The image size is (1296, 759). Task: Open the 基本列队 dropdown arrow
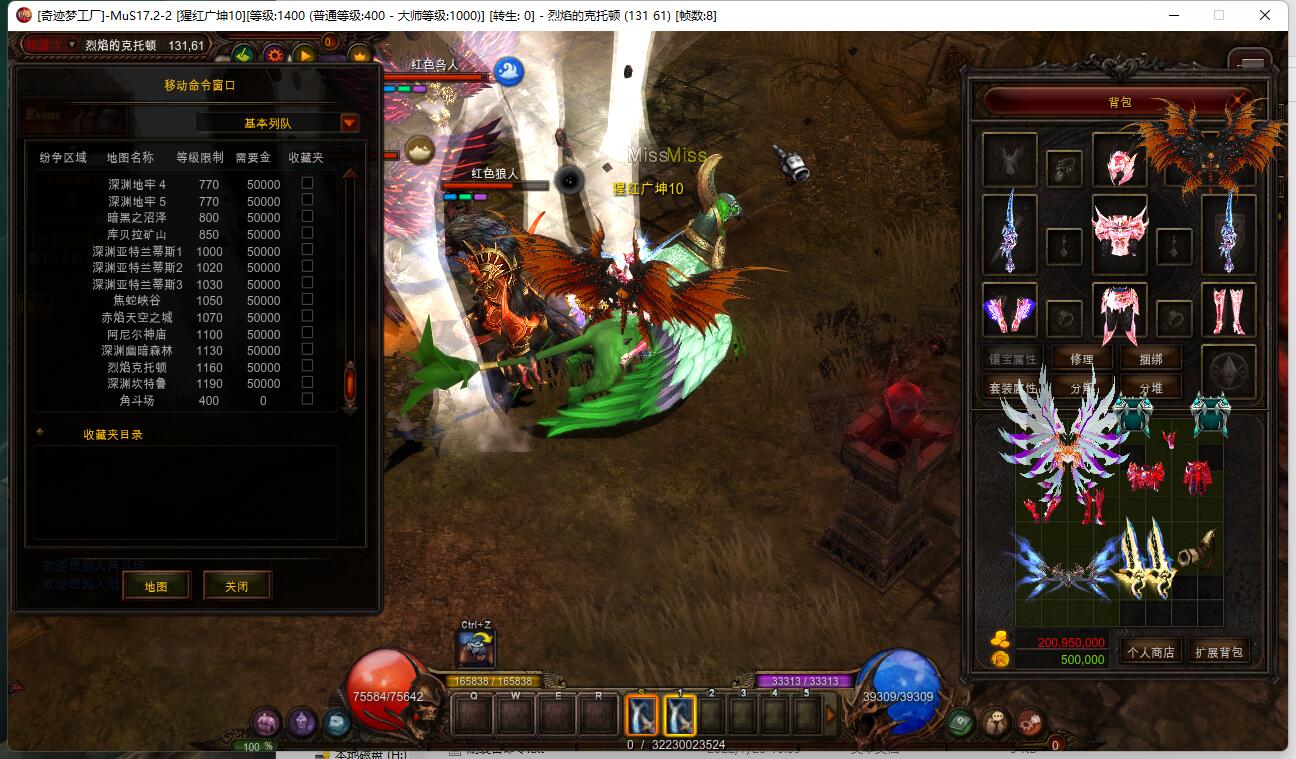tap(349, 123)
